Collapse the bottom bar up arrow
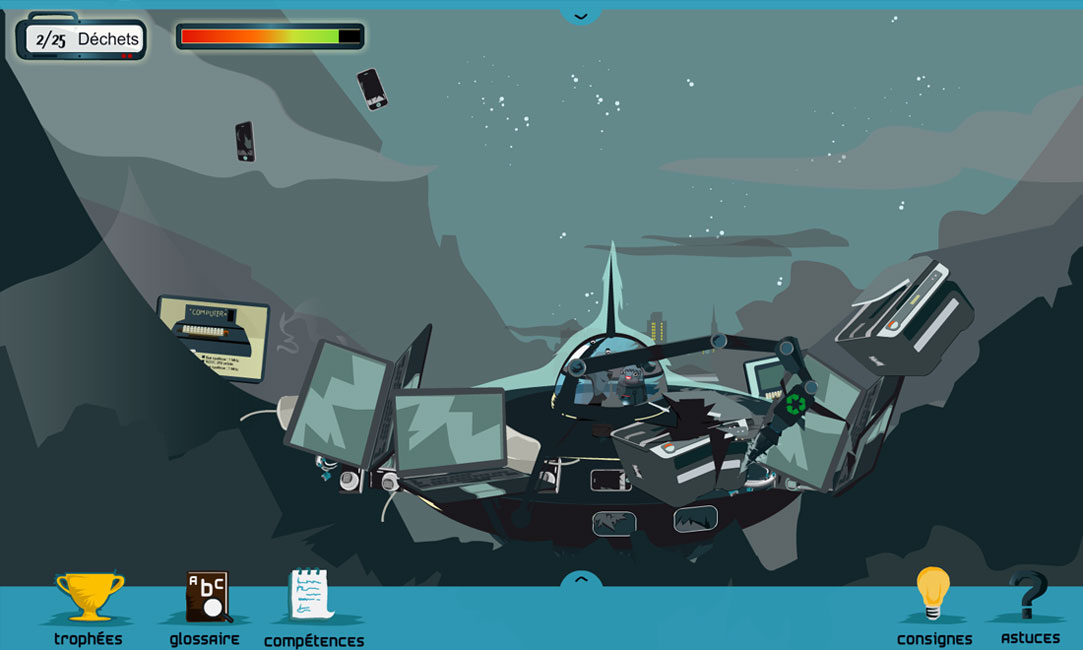1083x650 pixels. [581, 580]
